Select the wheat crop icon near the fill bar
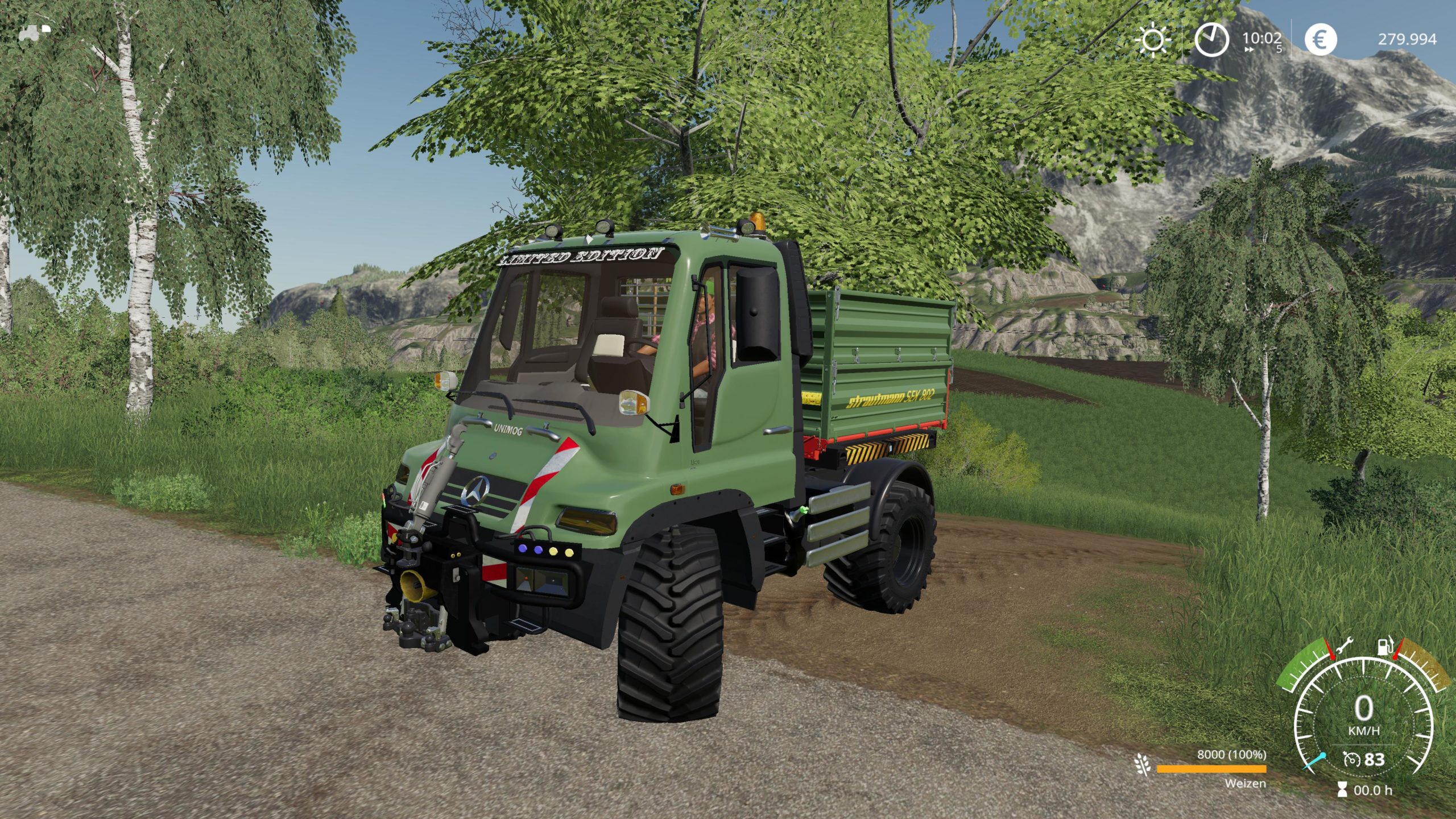Screen dimensions: 1456x819 [1142, 764]
